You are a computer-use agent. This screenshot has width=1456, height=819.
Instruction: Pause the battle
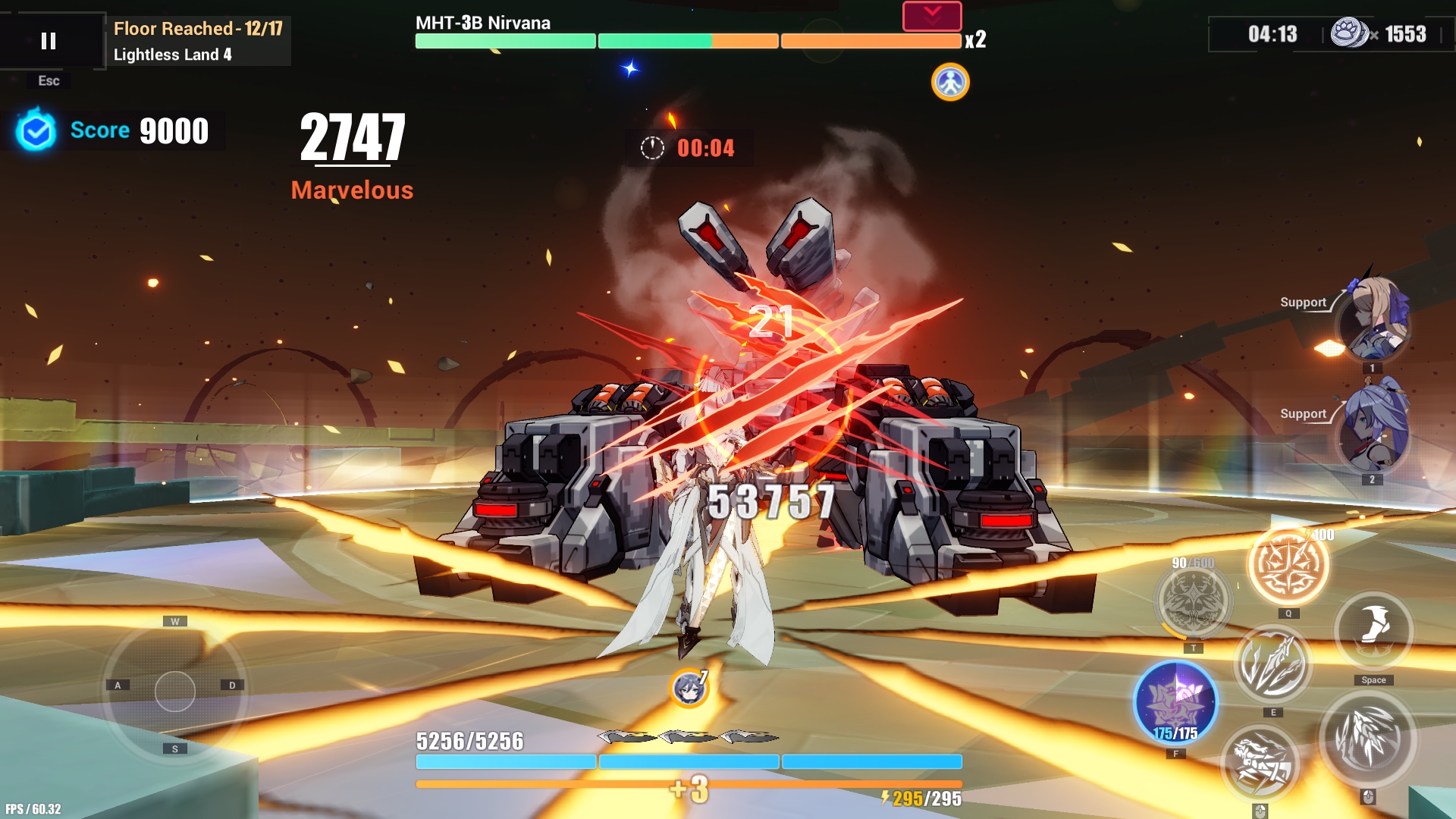click(x=49, y=41)
